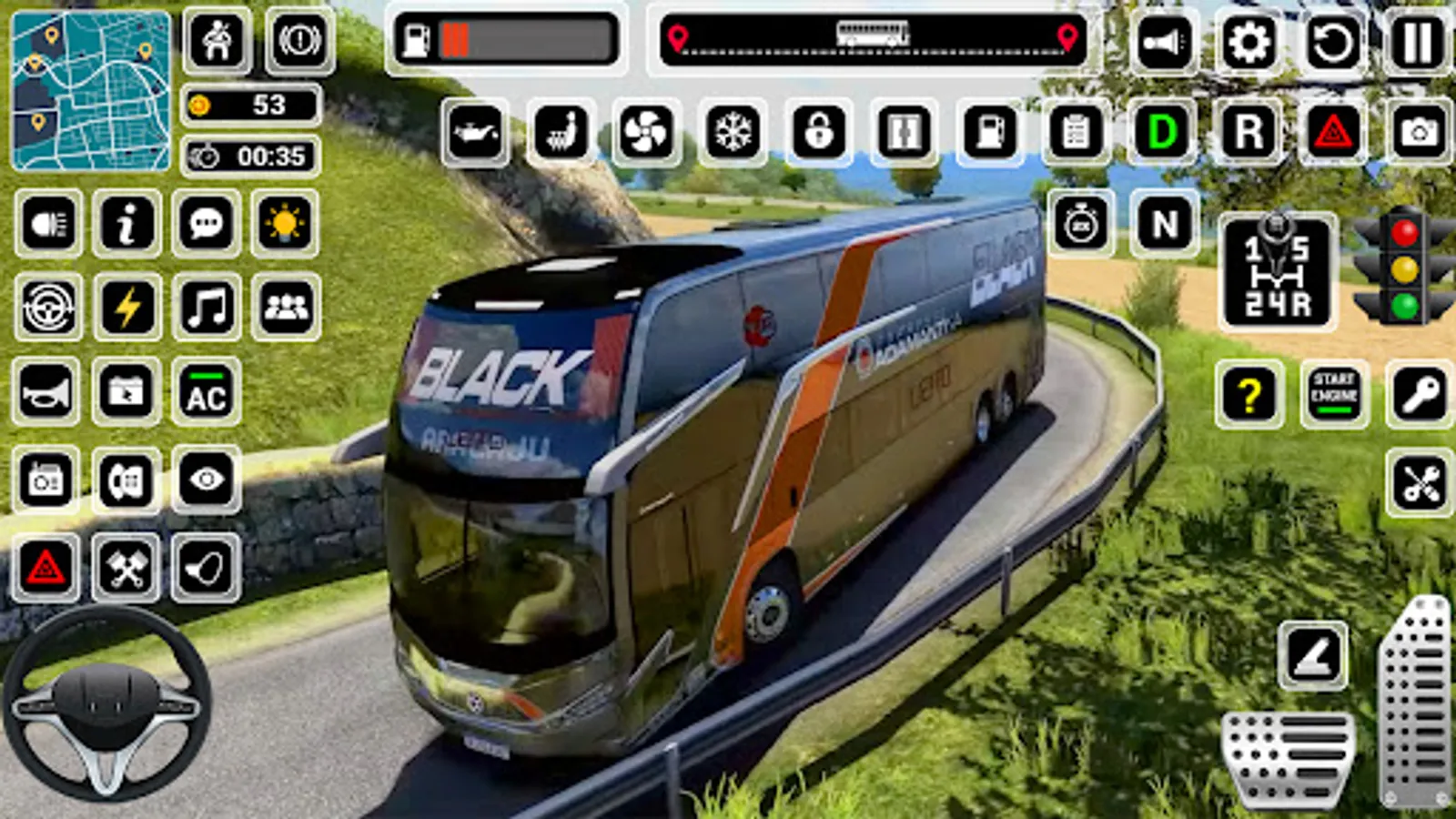Tap the circular restart arrow button
The width and height of the screenshot is (1456, 819).
pyautogui.click(x=1332, y=43)
